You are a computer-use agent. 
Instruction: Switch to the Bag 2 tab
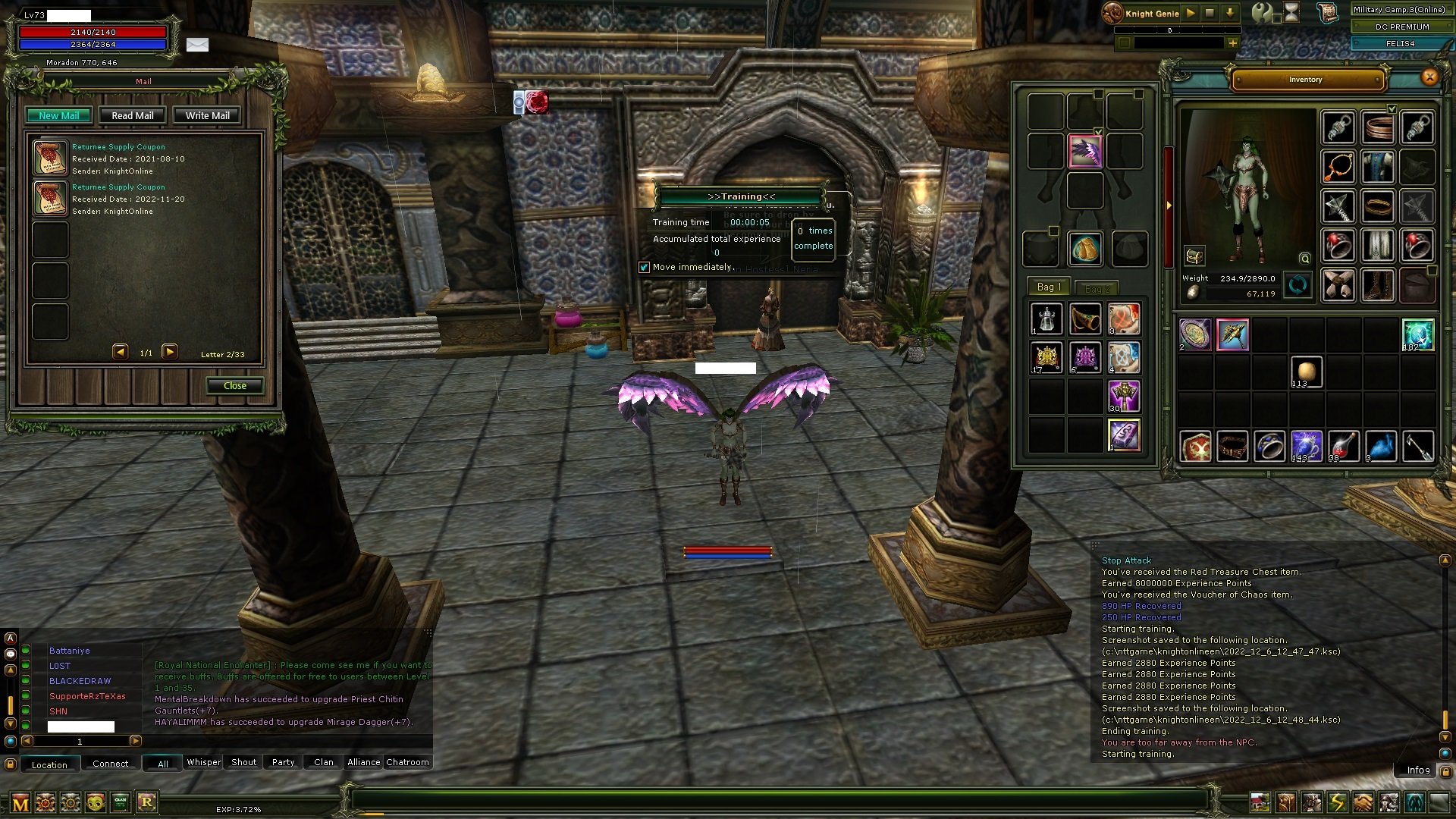coord(1098,288)
